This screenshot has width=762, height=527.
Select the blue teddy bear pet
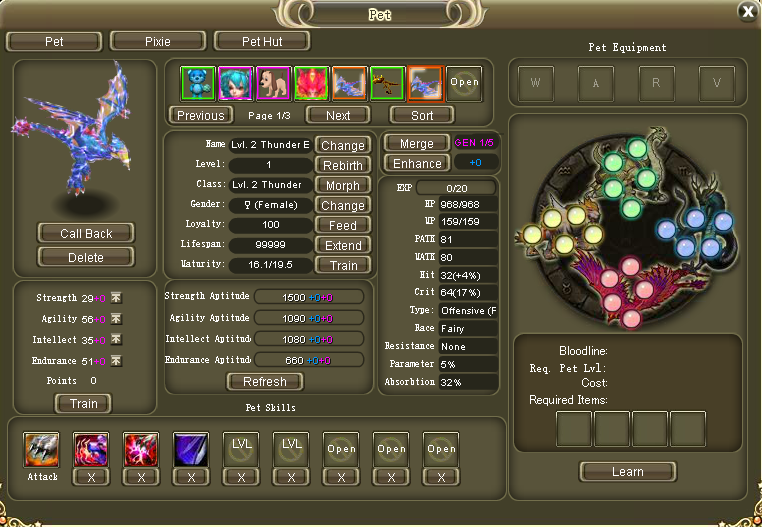(x=197, y=83)
